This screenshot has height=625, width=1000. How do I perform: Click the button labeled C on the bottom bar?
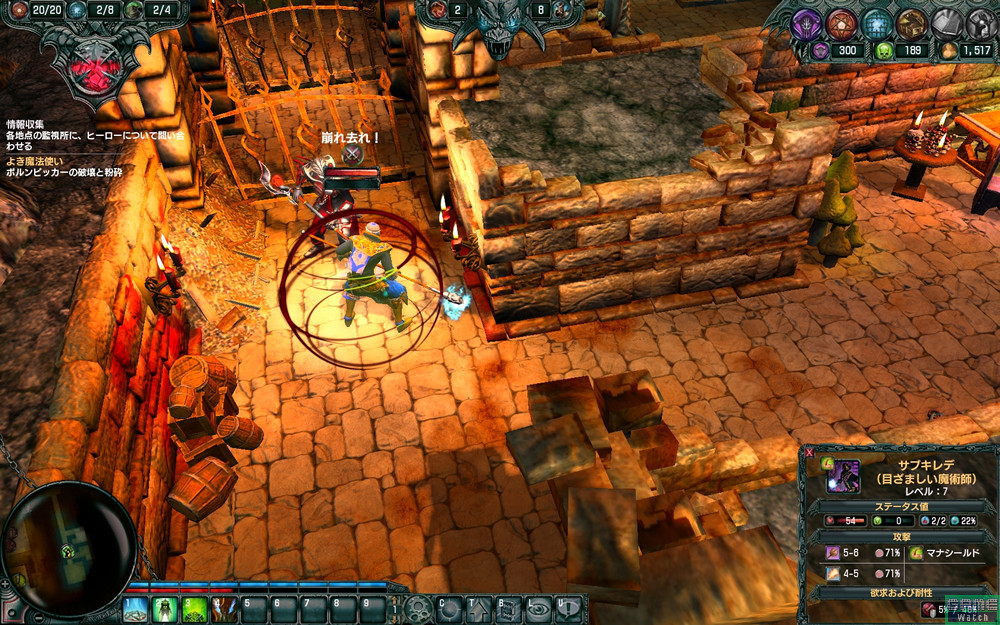[x=449, y=609]
